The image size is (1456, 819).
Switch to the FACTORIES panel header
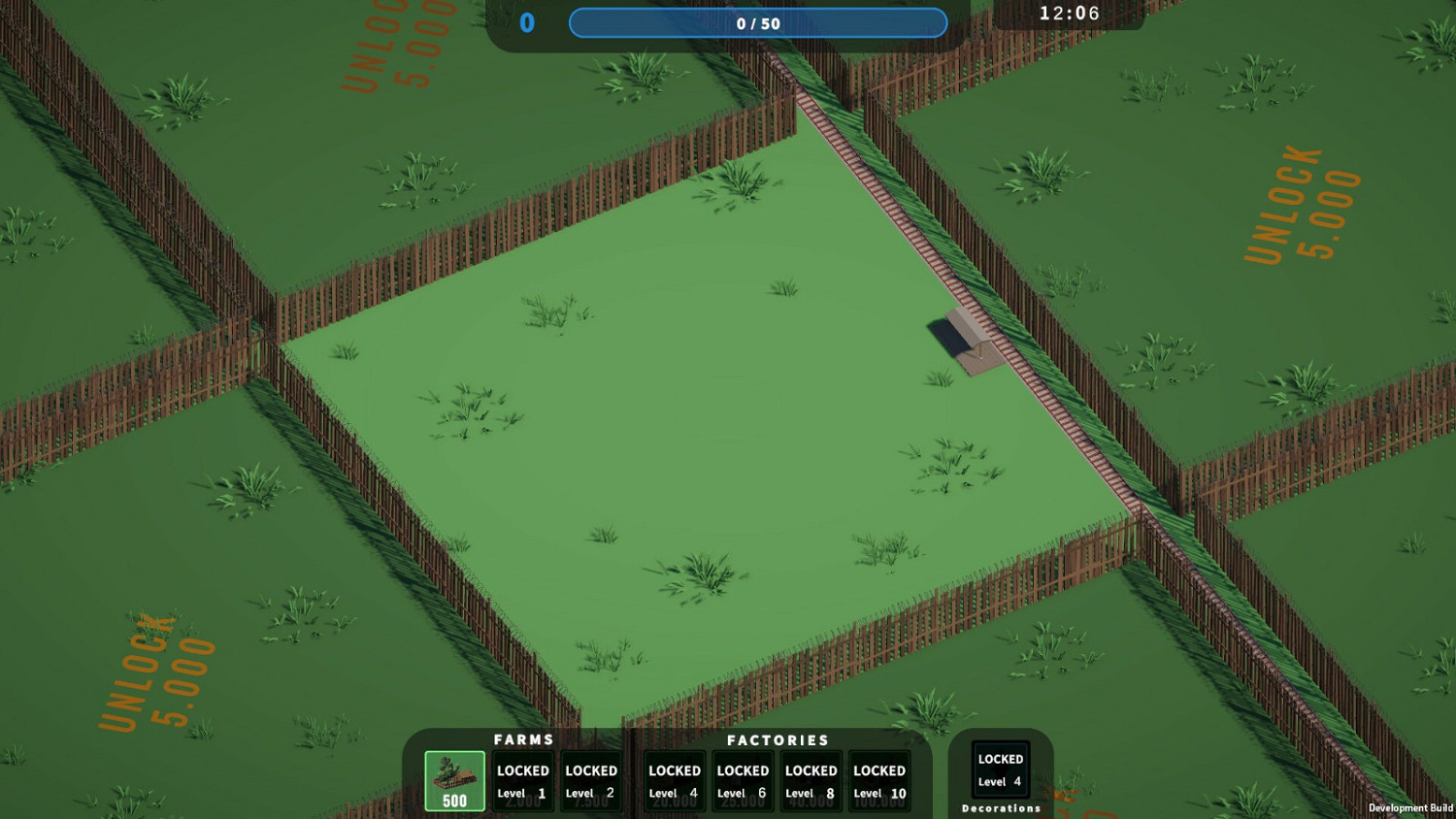[778, 739]
